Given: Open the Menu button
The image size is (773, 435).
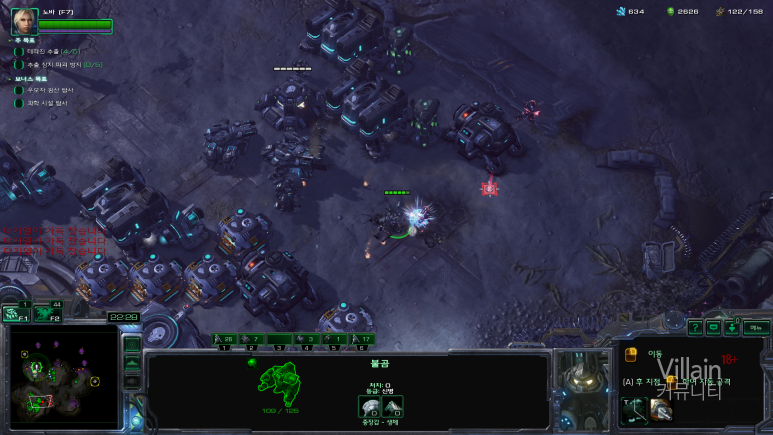Looking at the screenshot, I should 756,327.
